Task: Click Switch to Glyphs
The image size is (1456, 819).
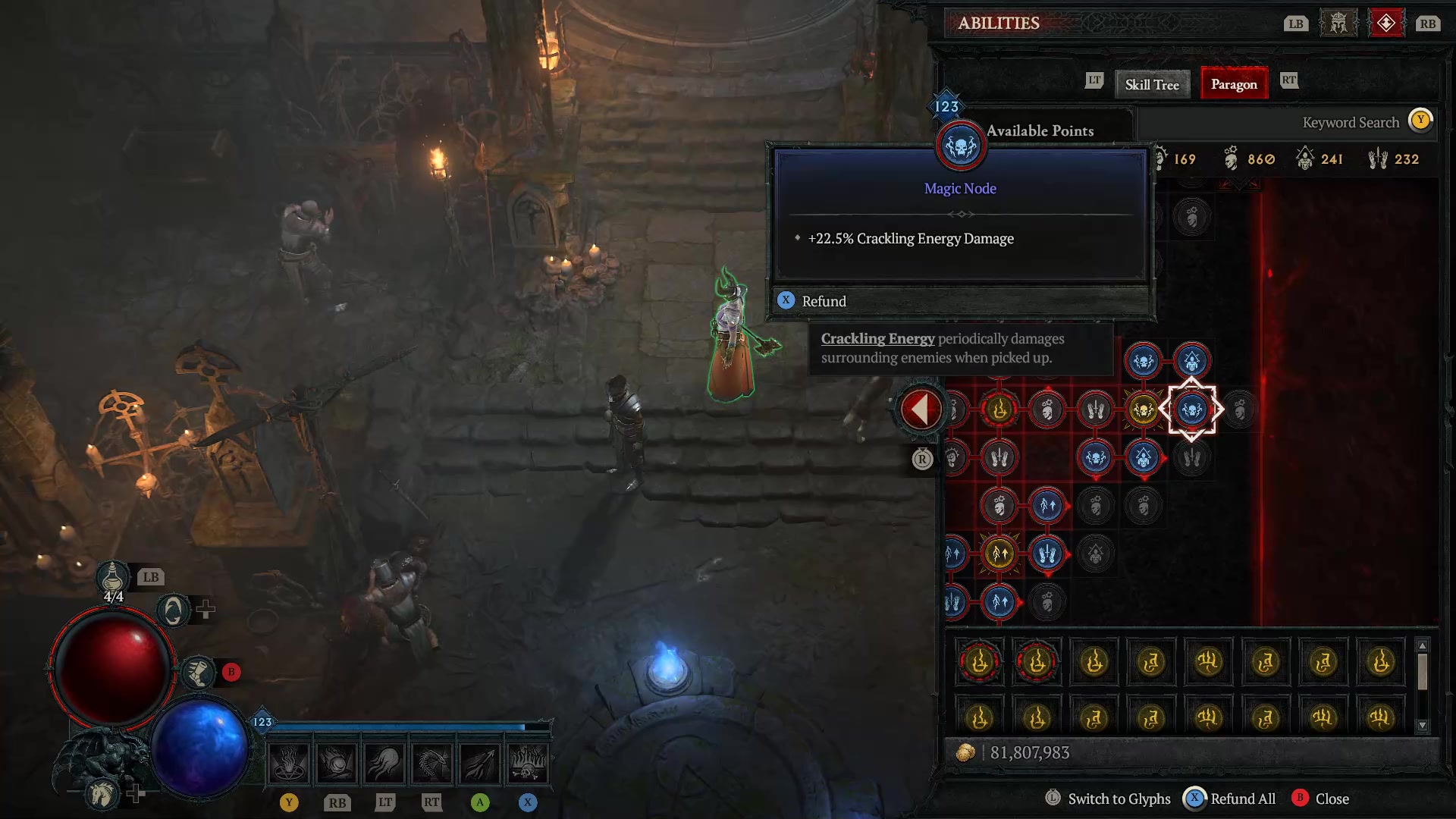Action: click(1118, 799)
